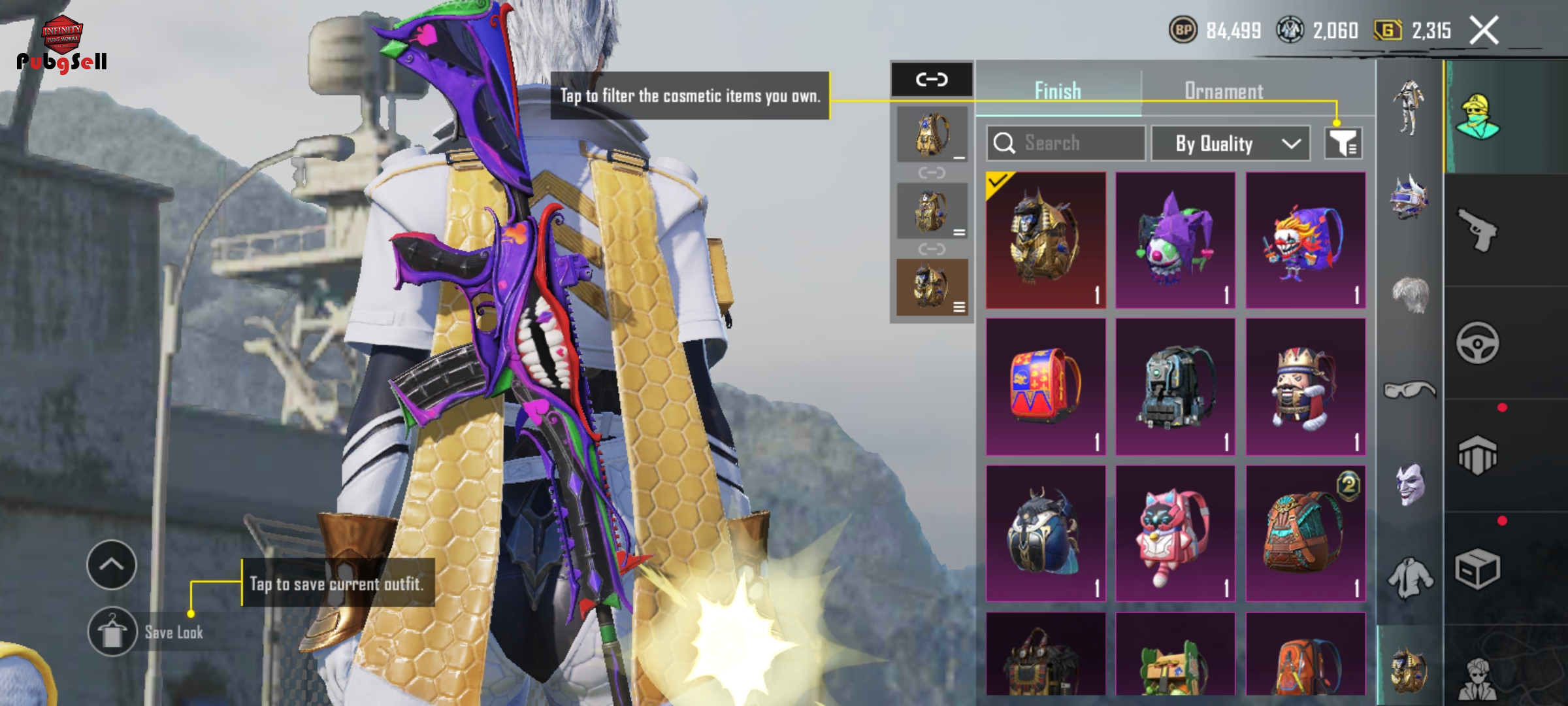Open the steering wheel vehicle category
The width and height of the screenshot is (1568, 706).
pos(1477,343)
